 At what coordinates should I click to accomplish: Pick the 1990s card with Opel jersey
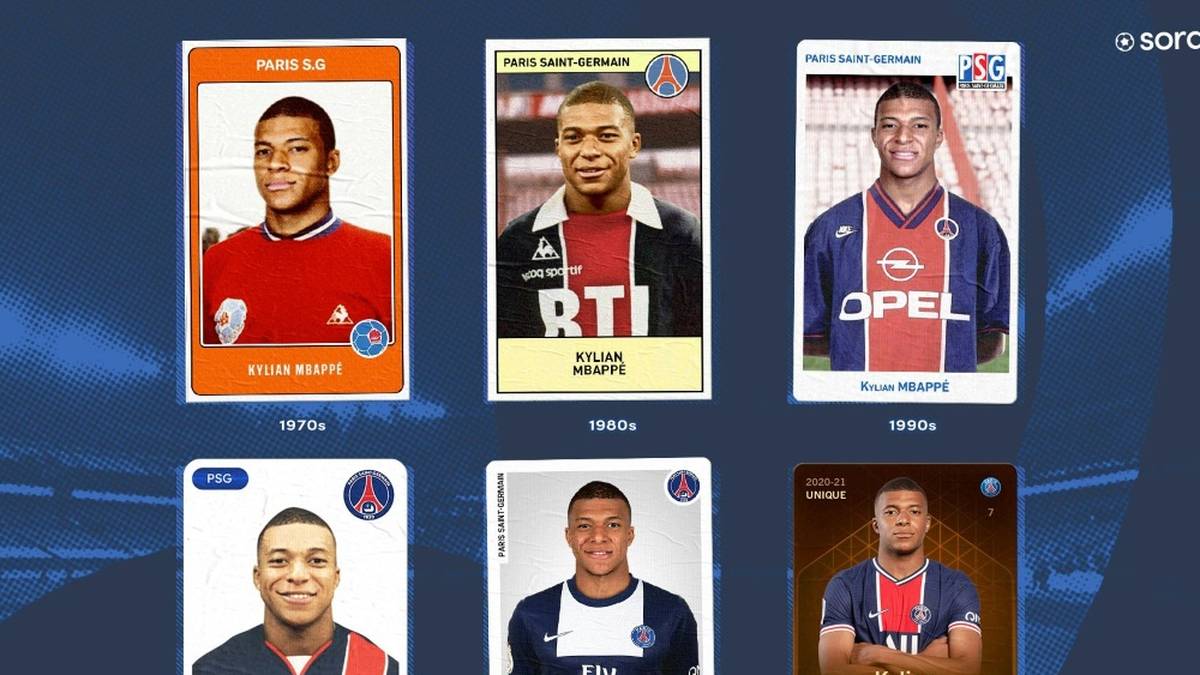click(x=906, y=220)
